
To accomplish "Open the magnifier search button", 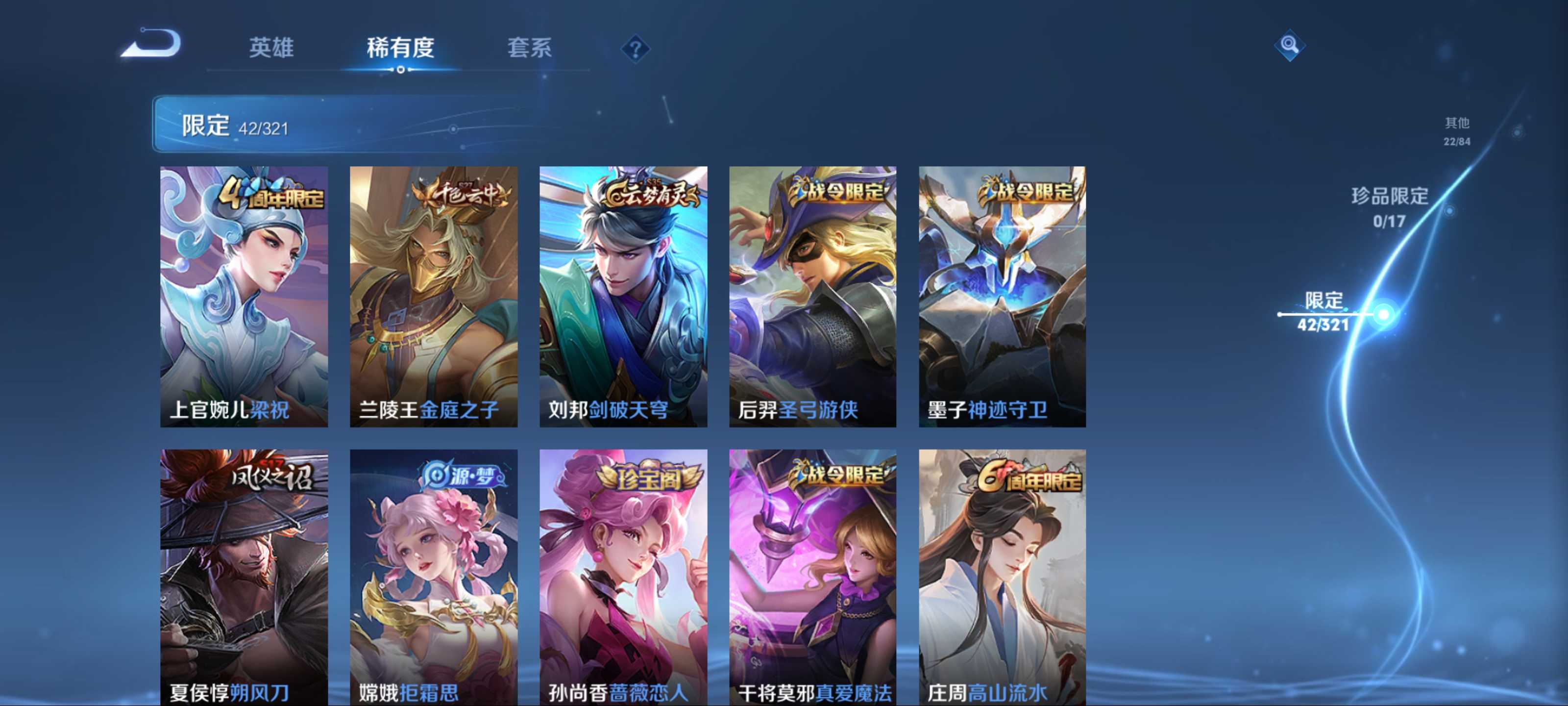I will pos(1289,45).
